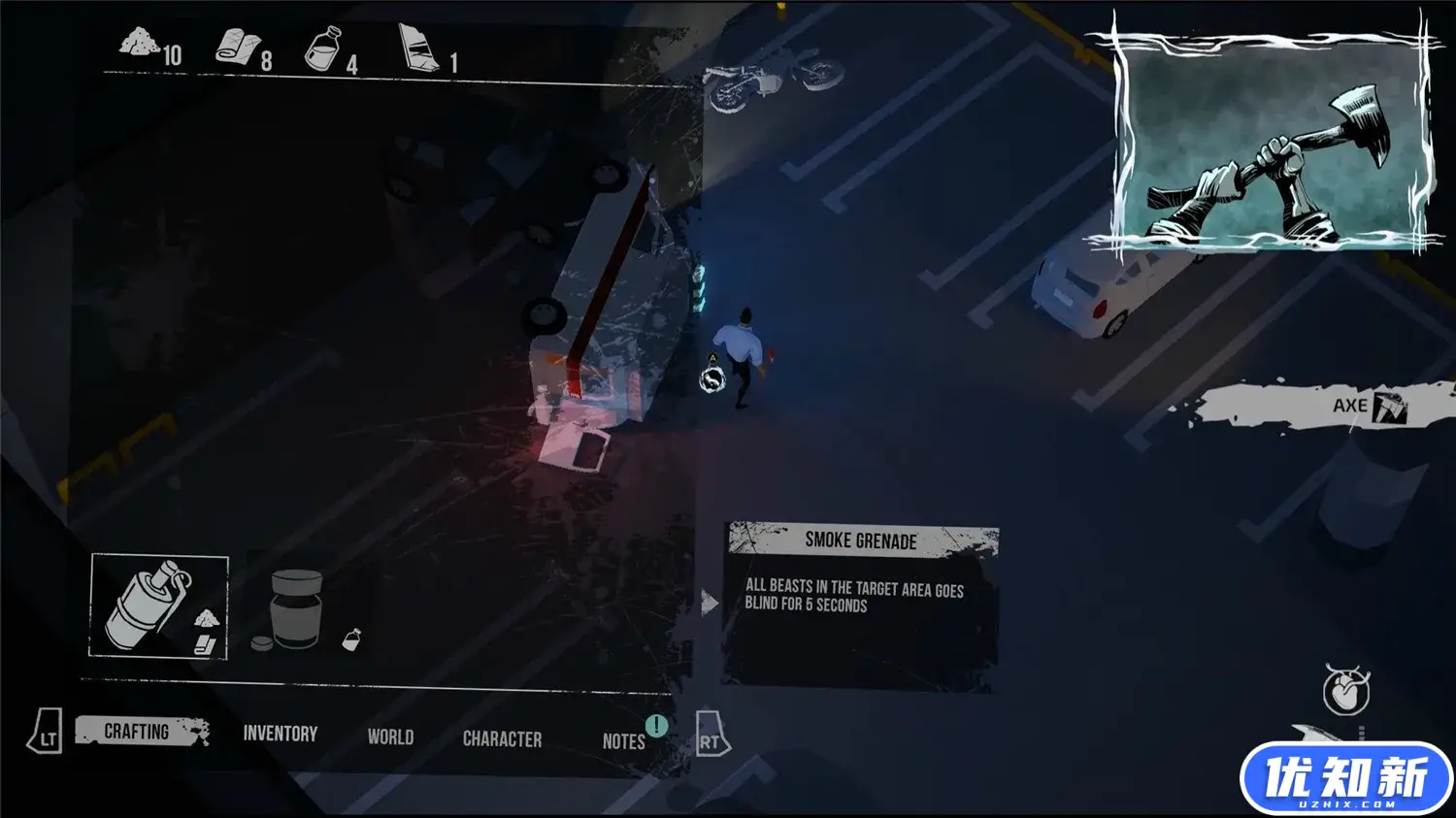Select the equipped Axe weapon label

(x=1351, y=406)
